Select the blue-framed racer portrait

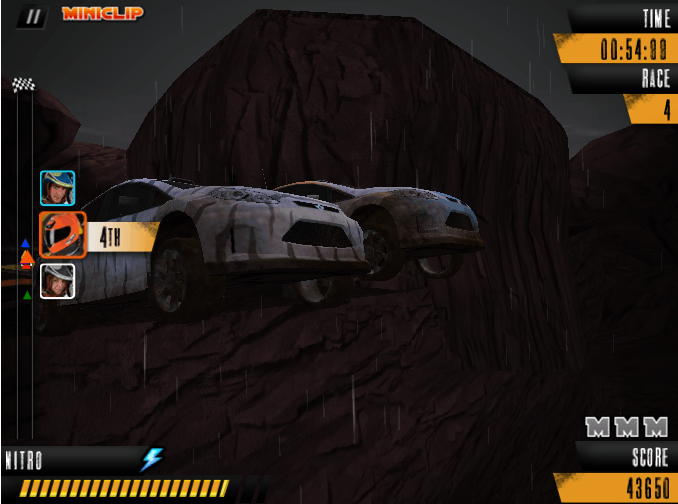57,188
